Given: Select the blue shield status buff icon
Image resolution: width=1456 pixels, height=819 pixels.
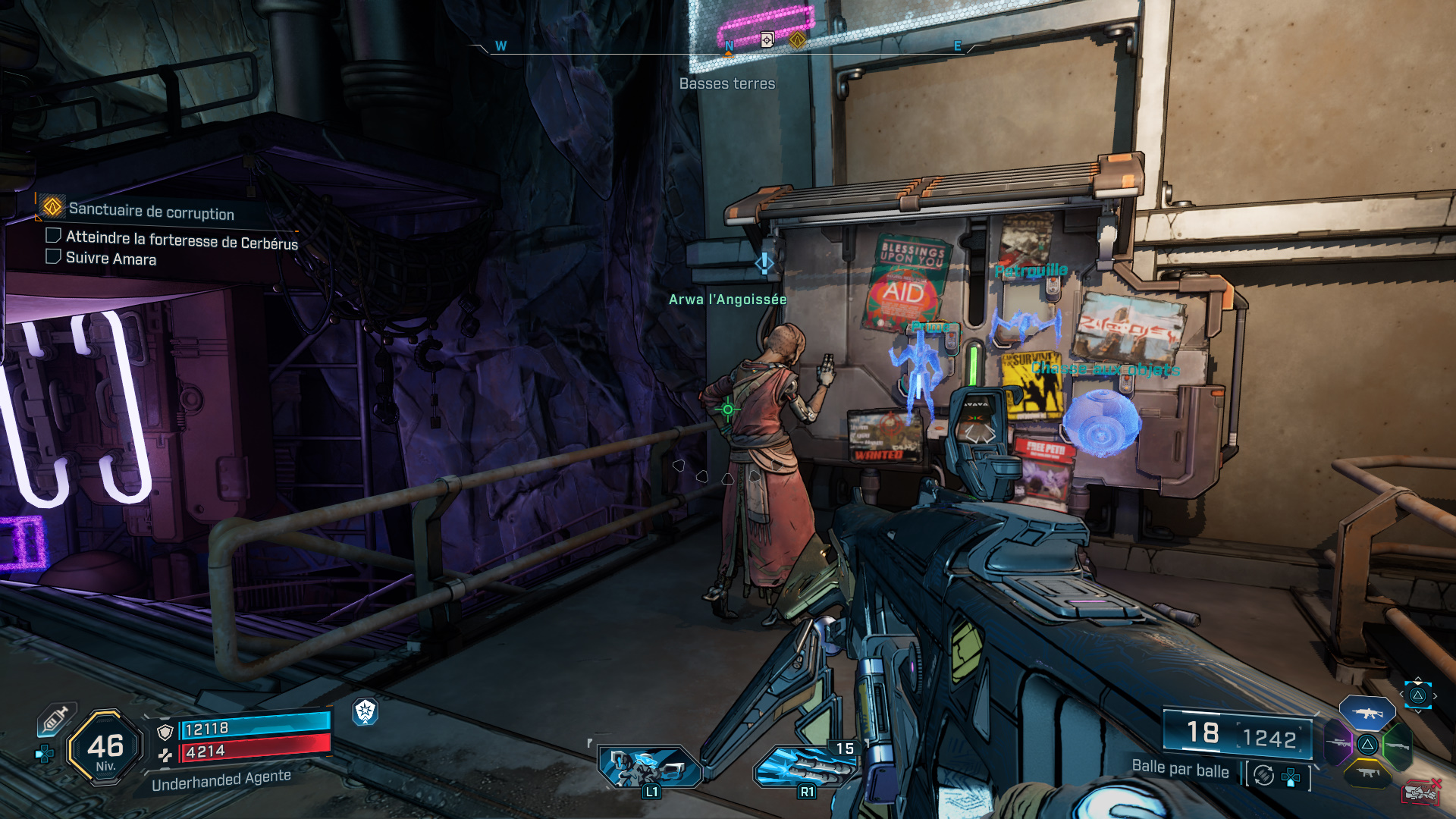Looking at the screenshot, I should (x=366, y=711).
